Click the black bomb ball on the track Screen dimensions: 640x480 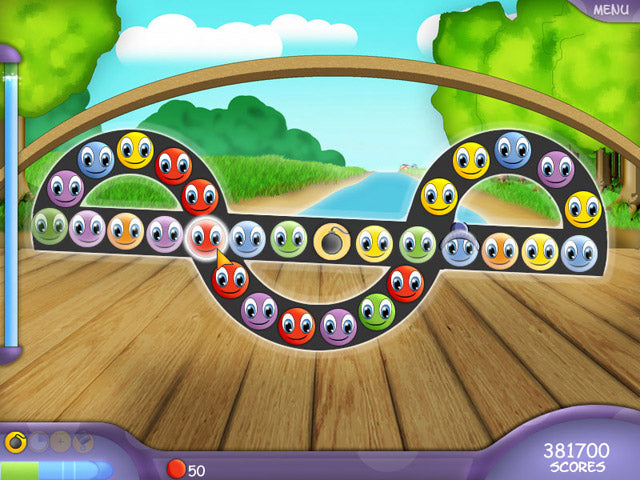(x=331, y=241)
